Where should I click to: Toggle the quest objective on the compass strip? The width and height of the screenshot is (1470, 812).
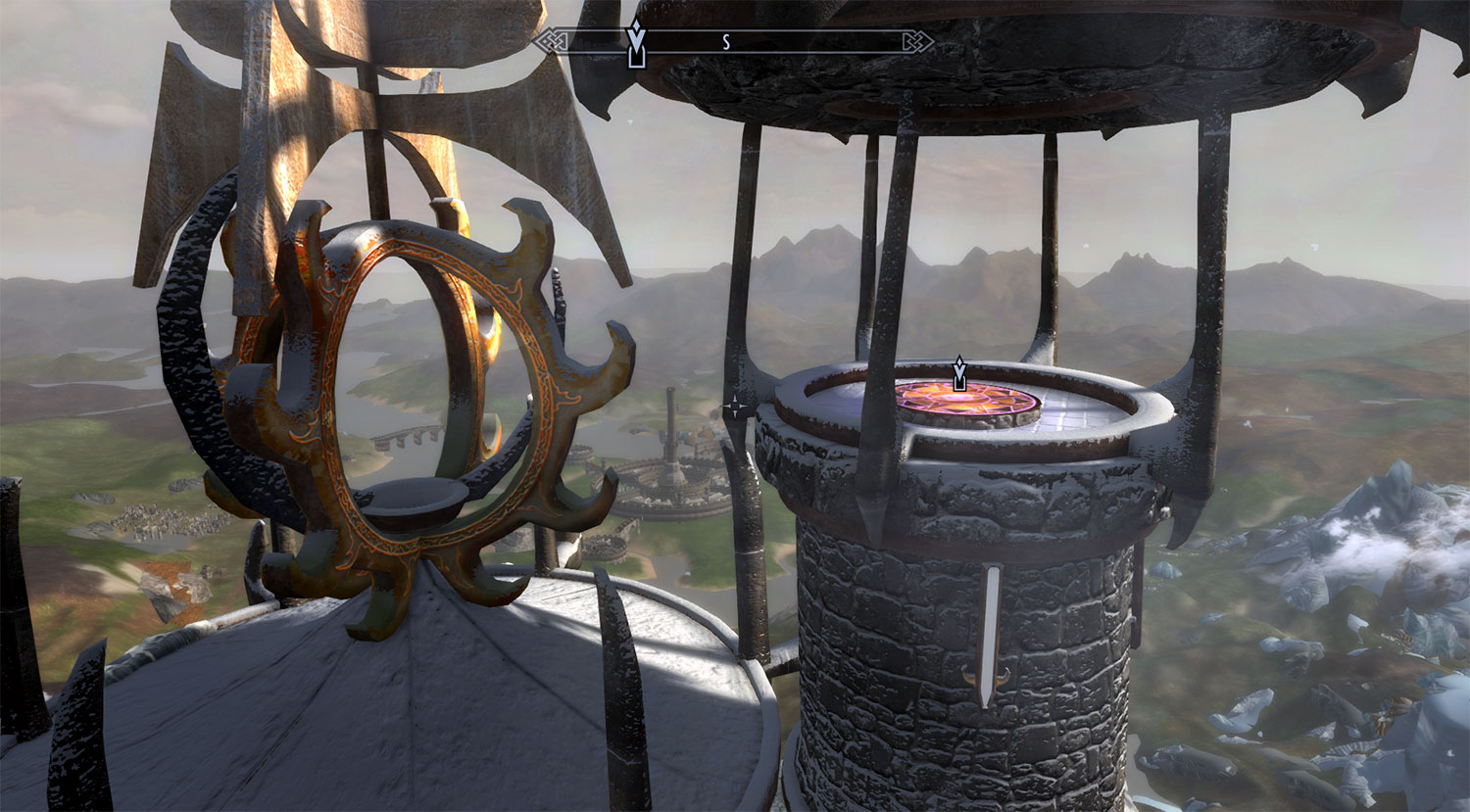coord(634,41)
